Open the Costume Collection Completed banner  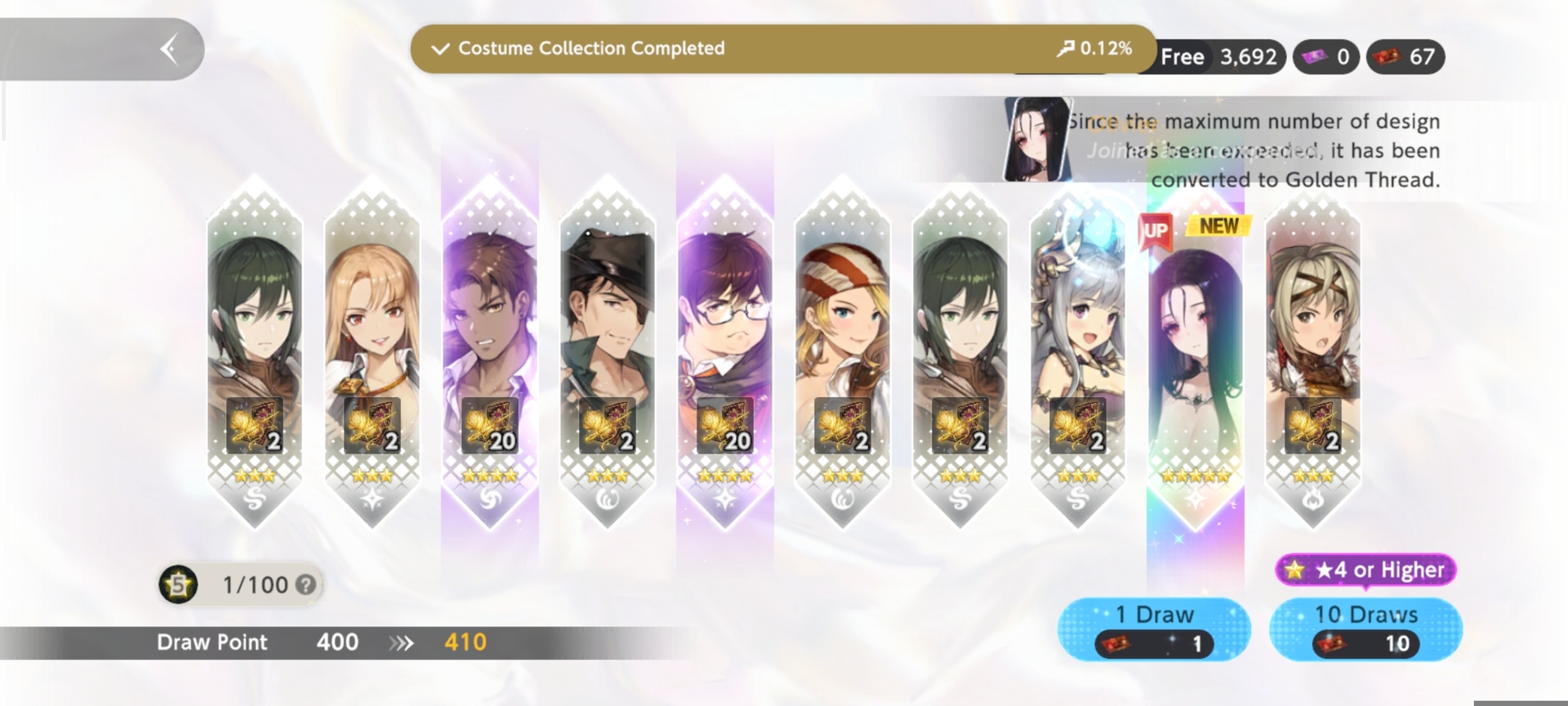782,49
